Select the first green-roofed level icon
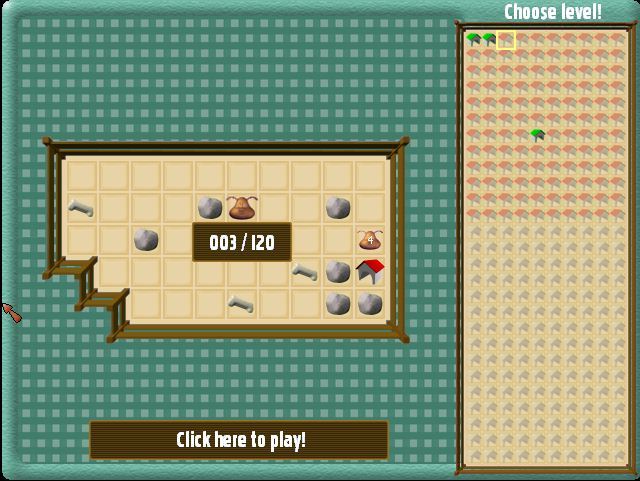The image size is (640, 481). (474, 39)
